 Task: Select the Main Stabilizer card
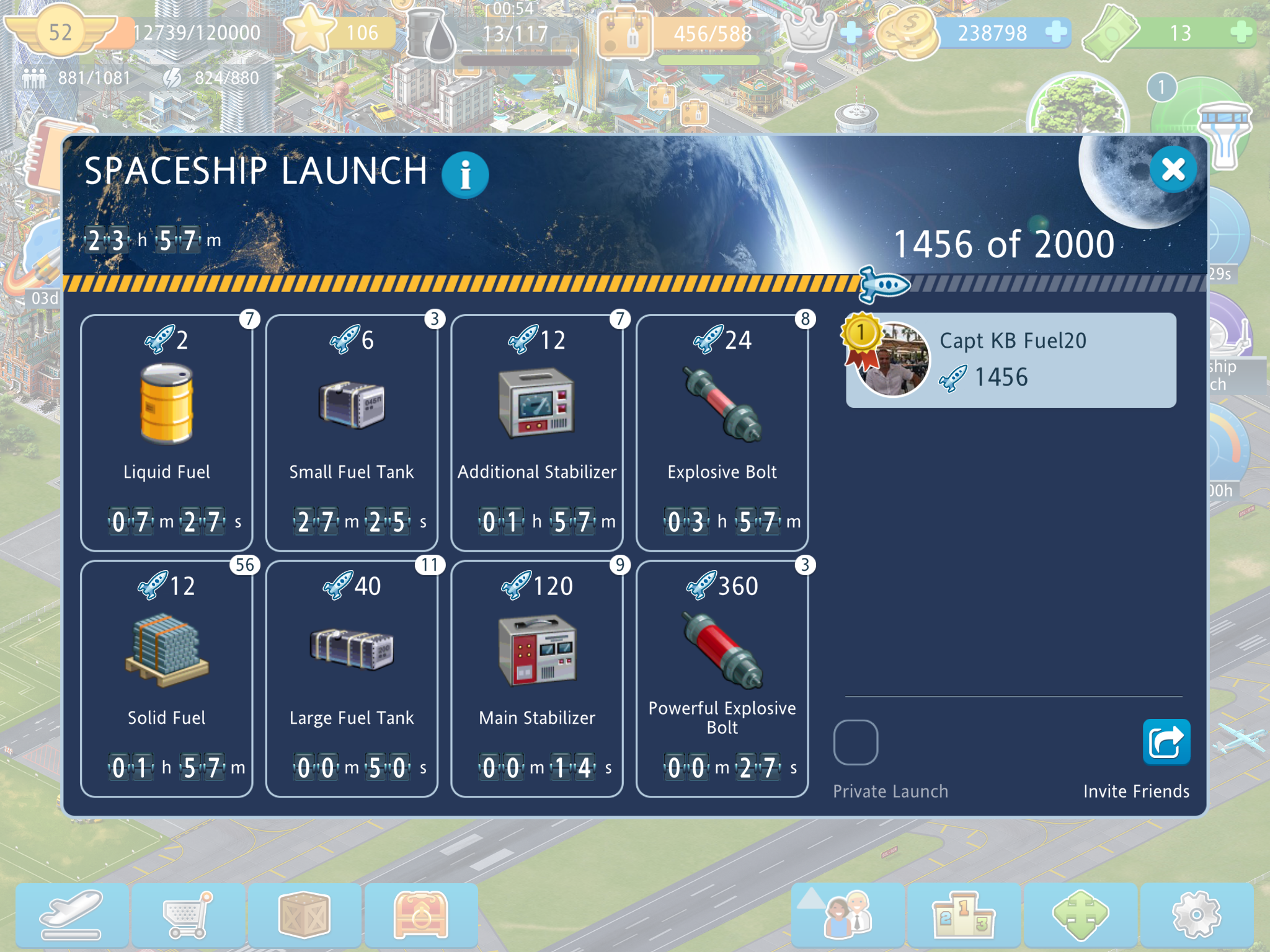tap(537, 679)
